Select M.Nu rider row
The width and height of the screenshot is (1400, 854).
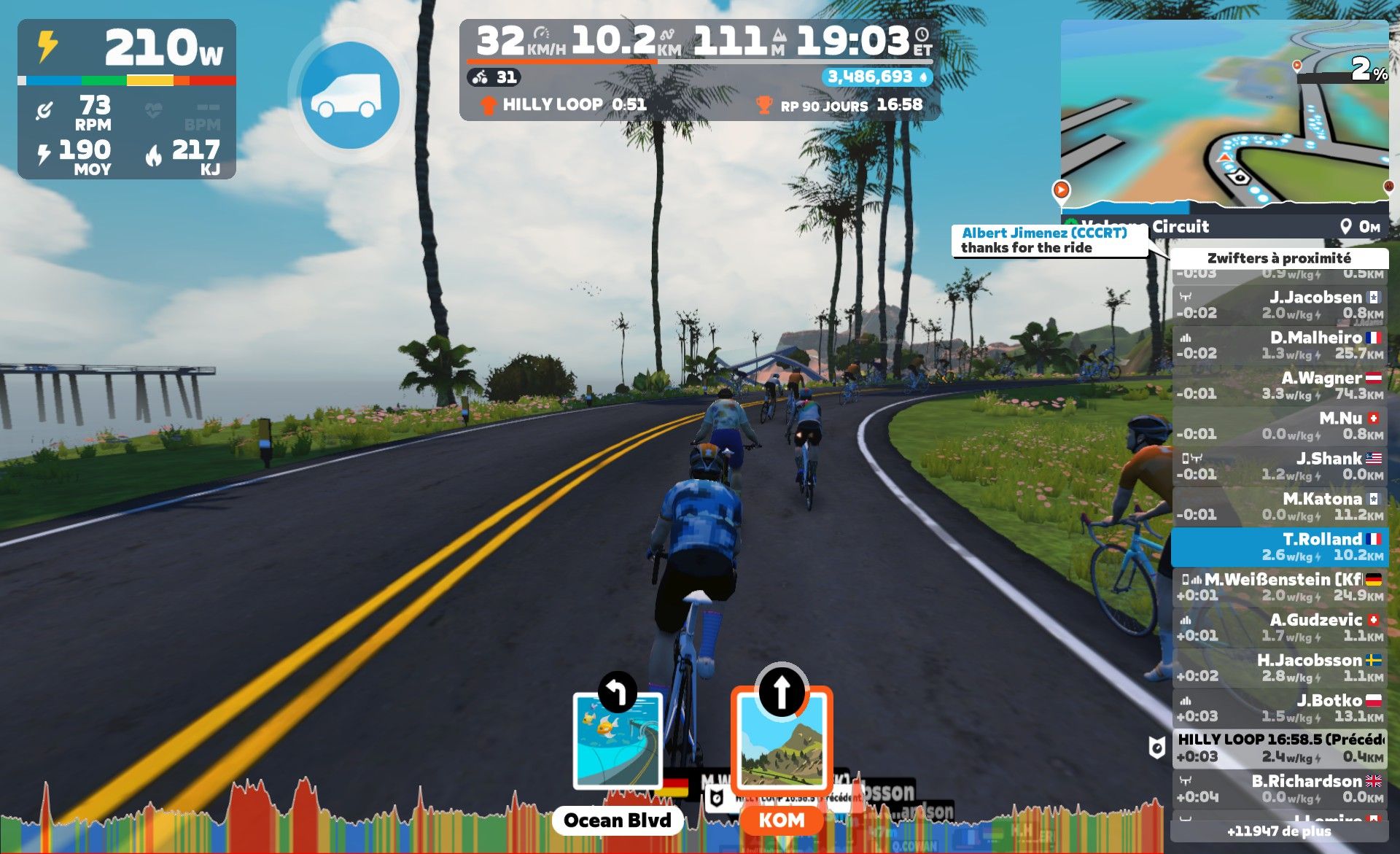click(x=1280, y=426)
